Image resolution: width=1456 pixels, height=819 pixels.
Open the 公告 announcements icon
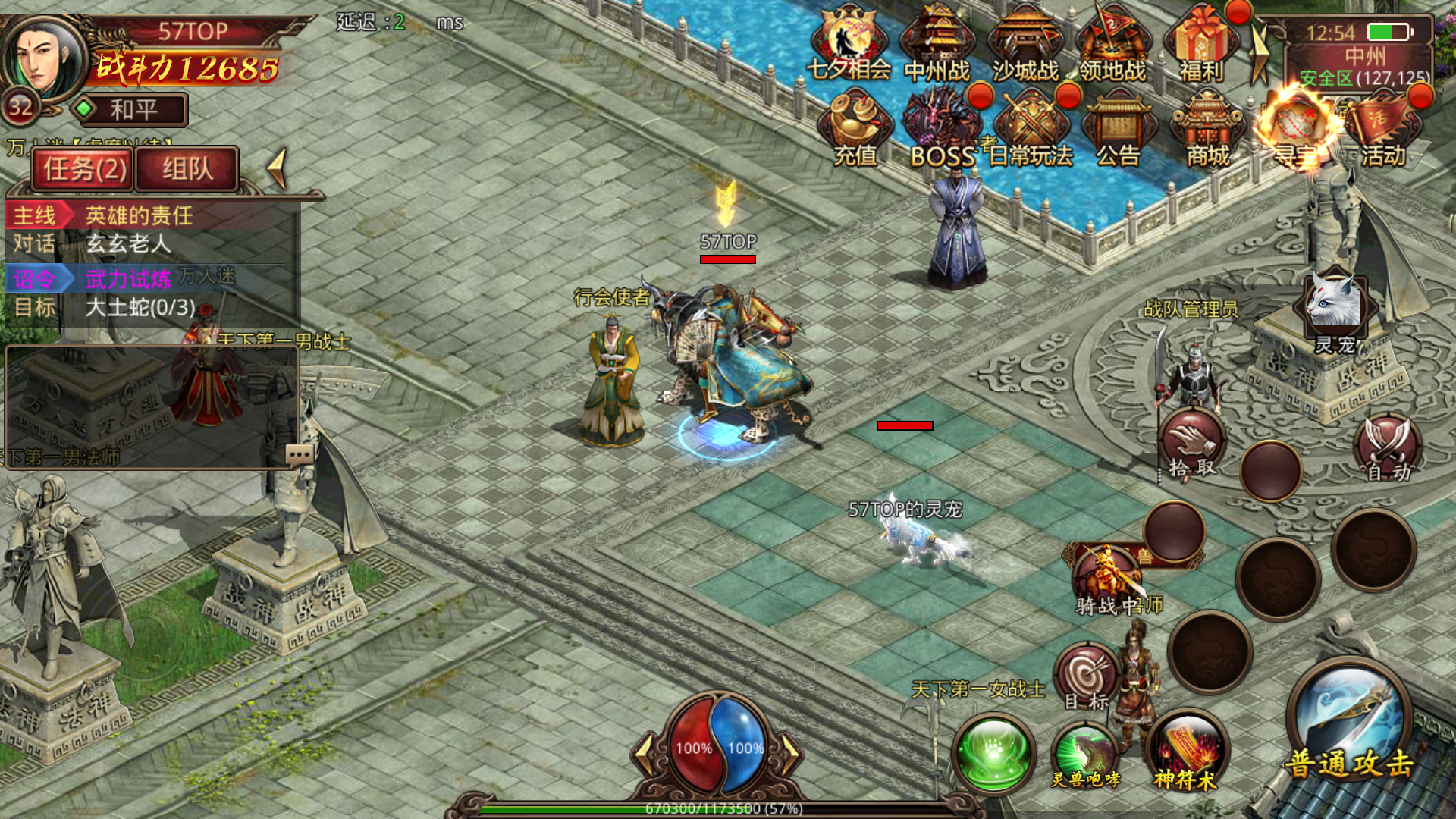tap(1119, 129)
